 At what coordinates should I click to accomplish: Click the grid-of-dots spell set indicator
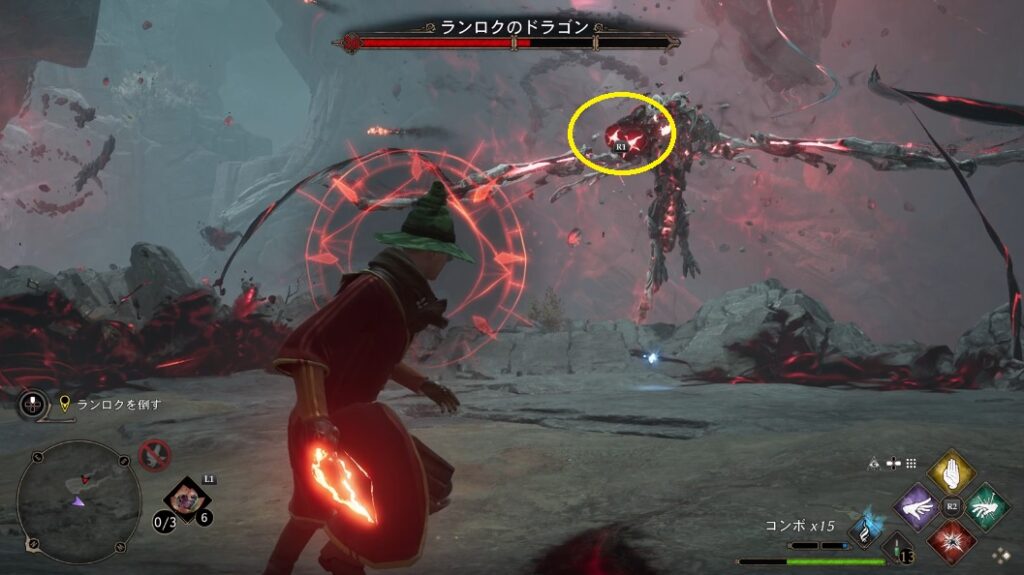tap(910, 463)
